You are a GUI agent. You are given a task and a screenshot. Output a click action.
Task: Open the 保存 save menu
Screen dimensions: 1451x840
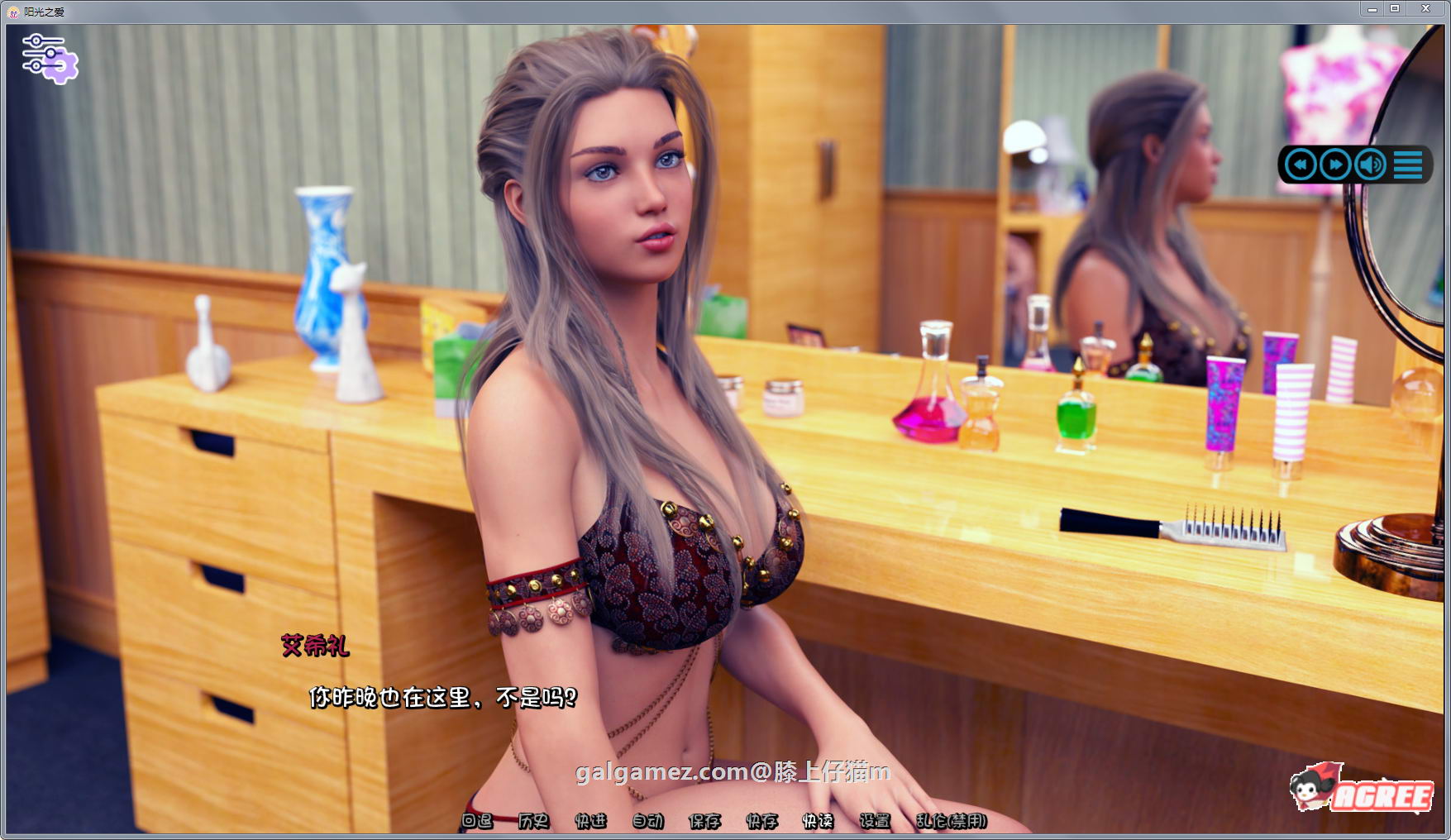(704, 821)
